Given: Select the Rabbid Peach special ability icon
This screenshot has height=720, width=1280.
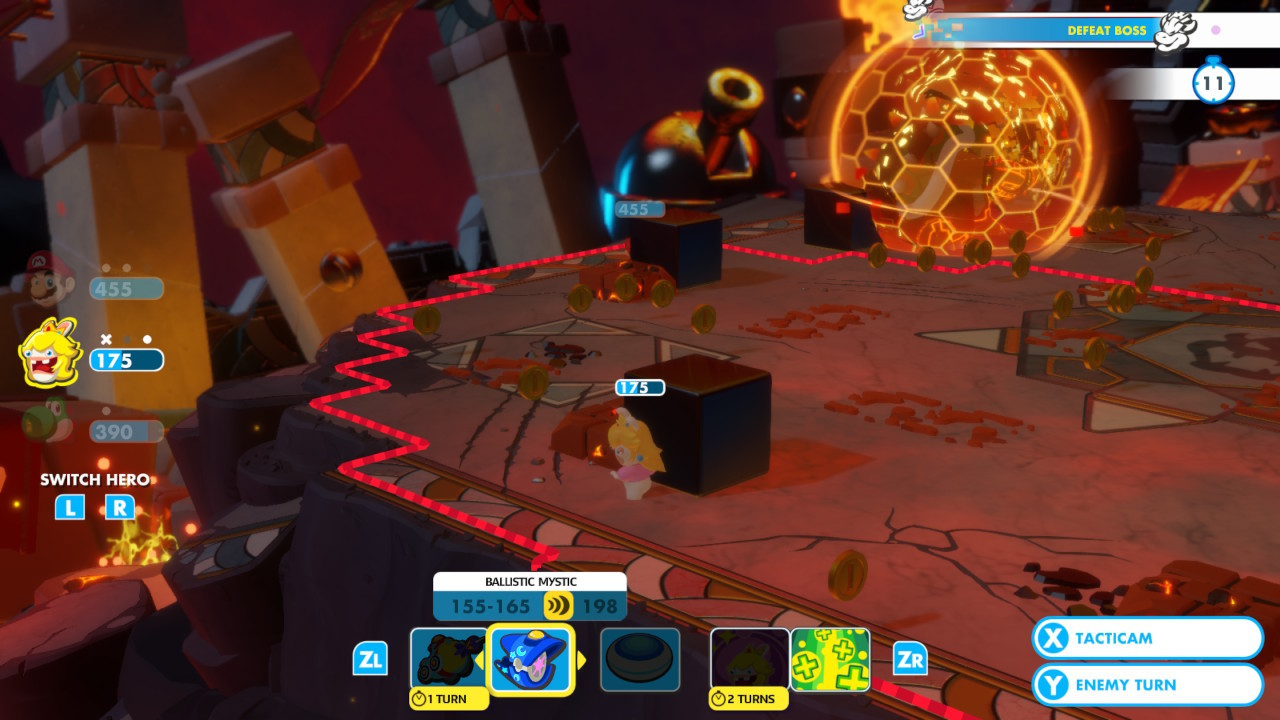Looking at the screenshot, I should pos(748,658).
